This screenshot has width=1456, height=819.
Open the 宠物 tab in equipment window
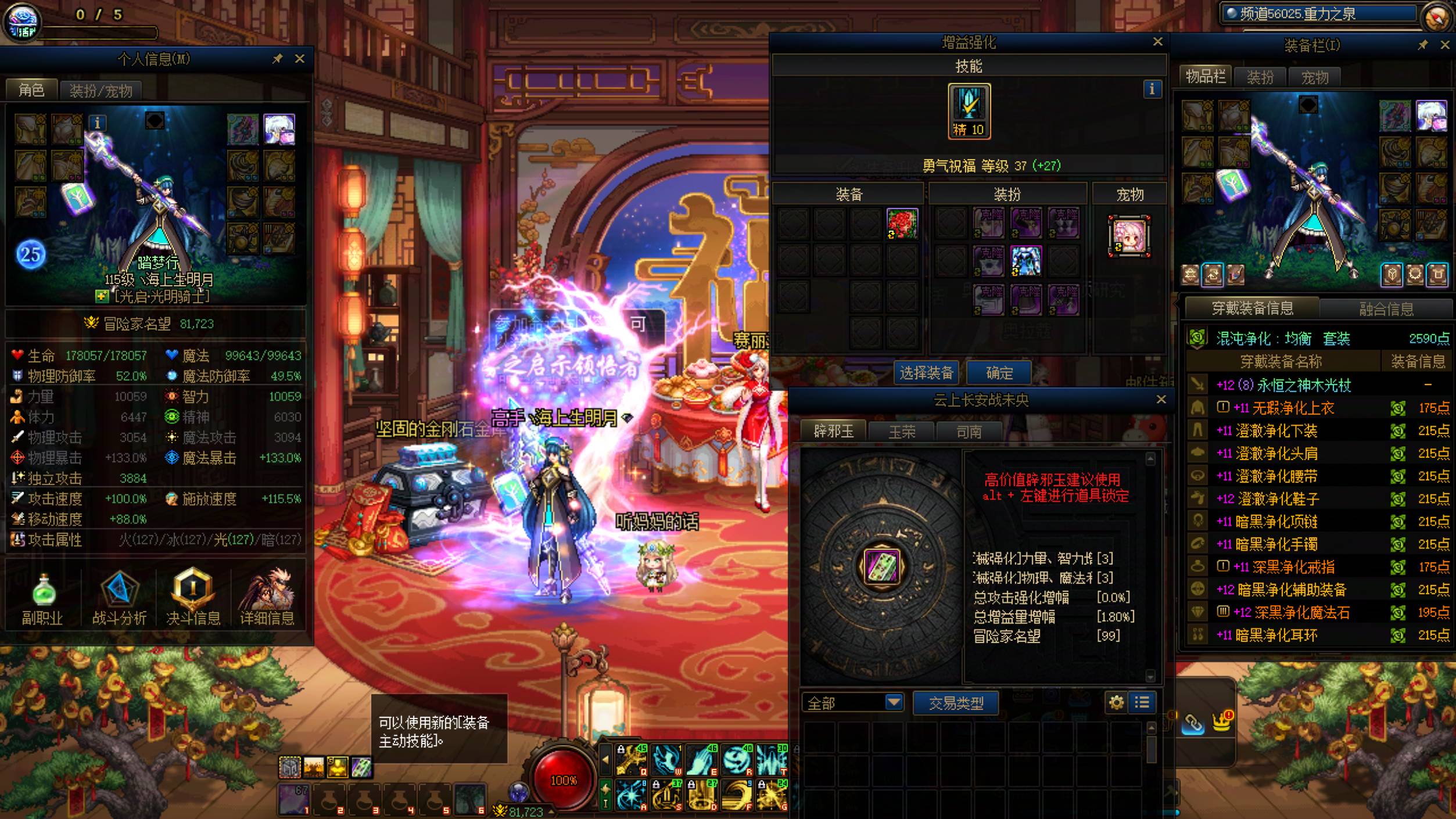(1314, 77)
